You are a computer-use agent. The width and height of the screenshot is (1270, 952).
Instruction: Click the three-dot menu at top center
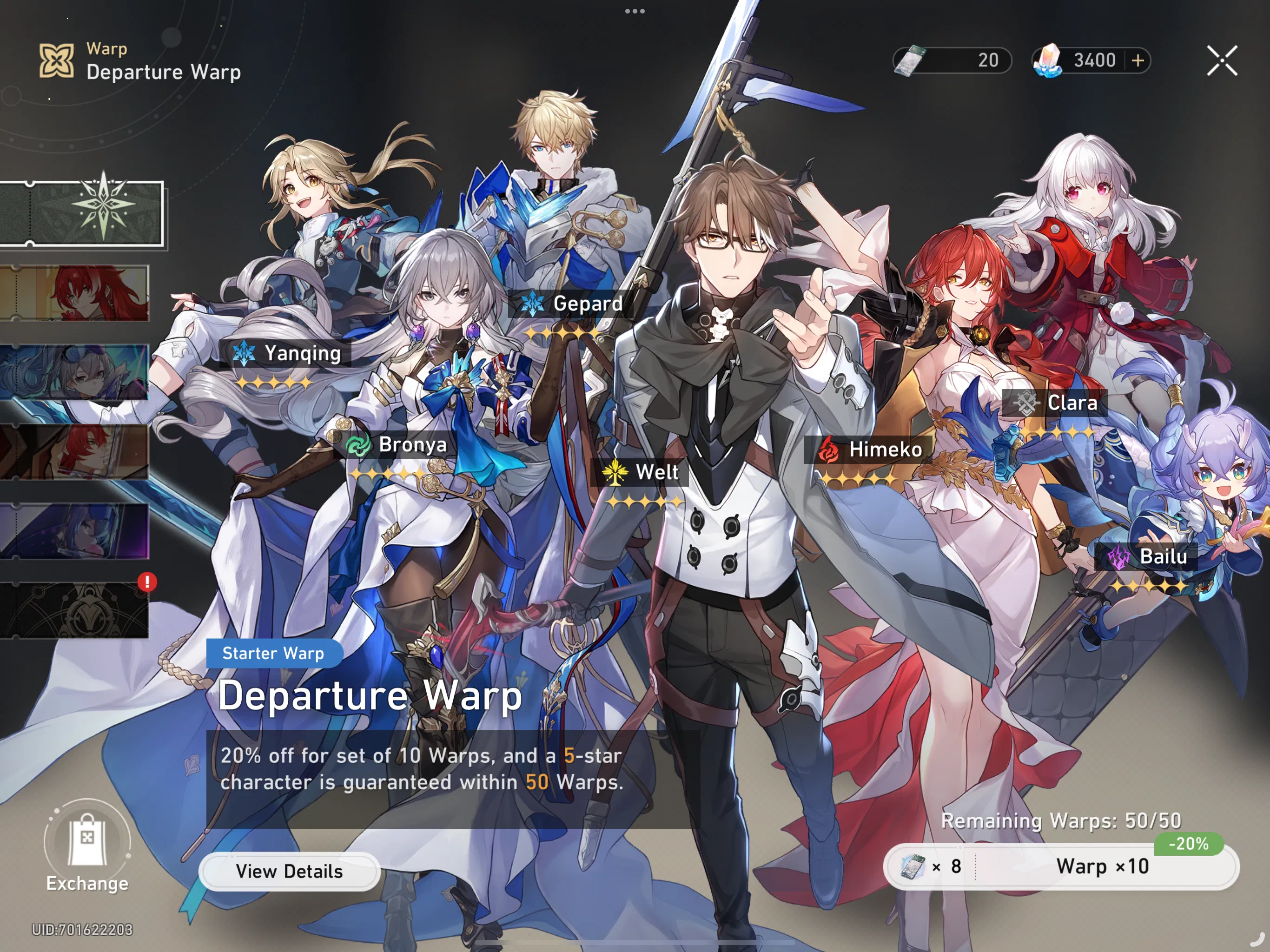pos(635,10)
